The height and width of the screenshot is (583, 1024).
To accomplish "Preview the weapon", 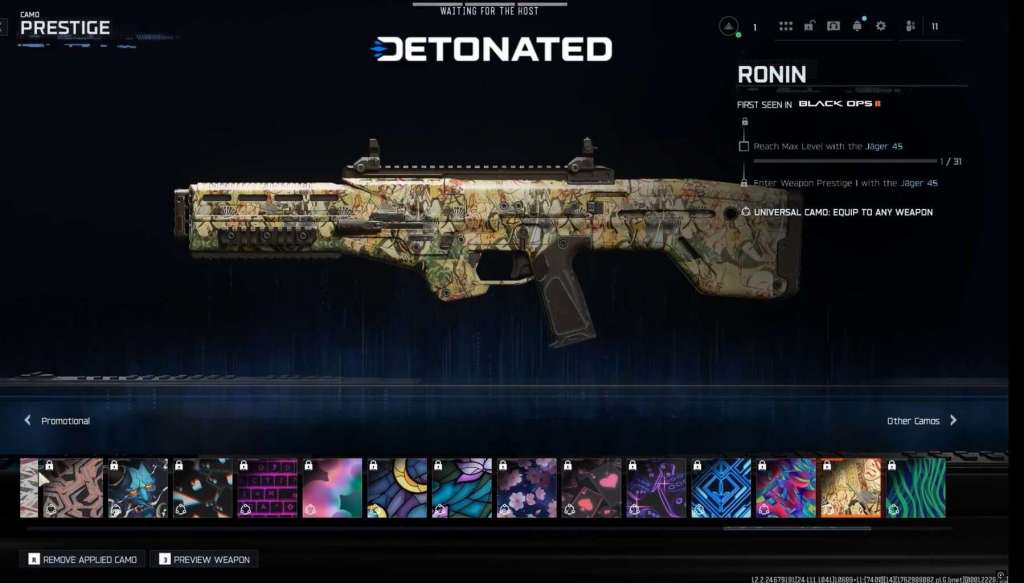I will tap(204, 559).
